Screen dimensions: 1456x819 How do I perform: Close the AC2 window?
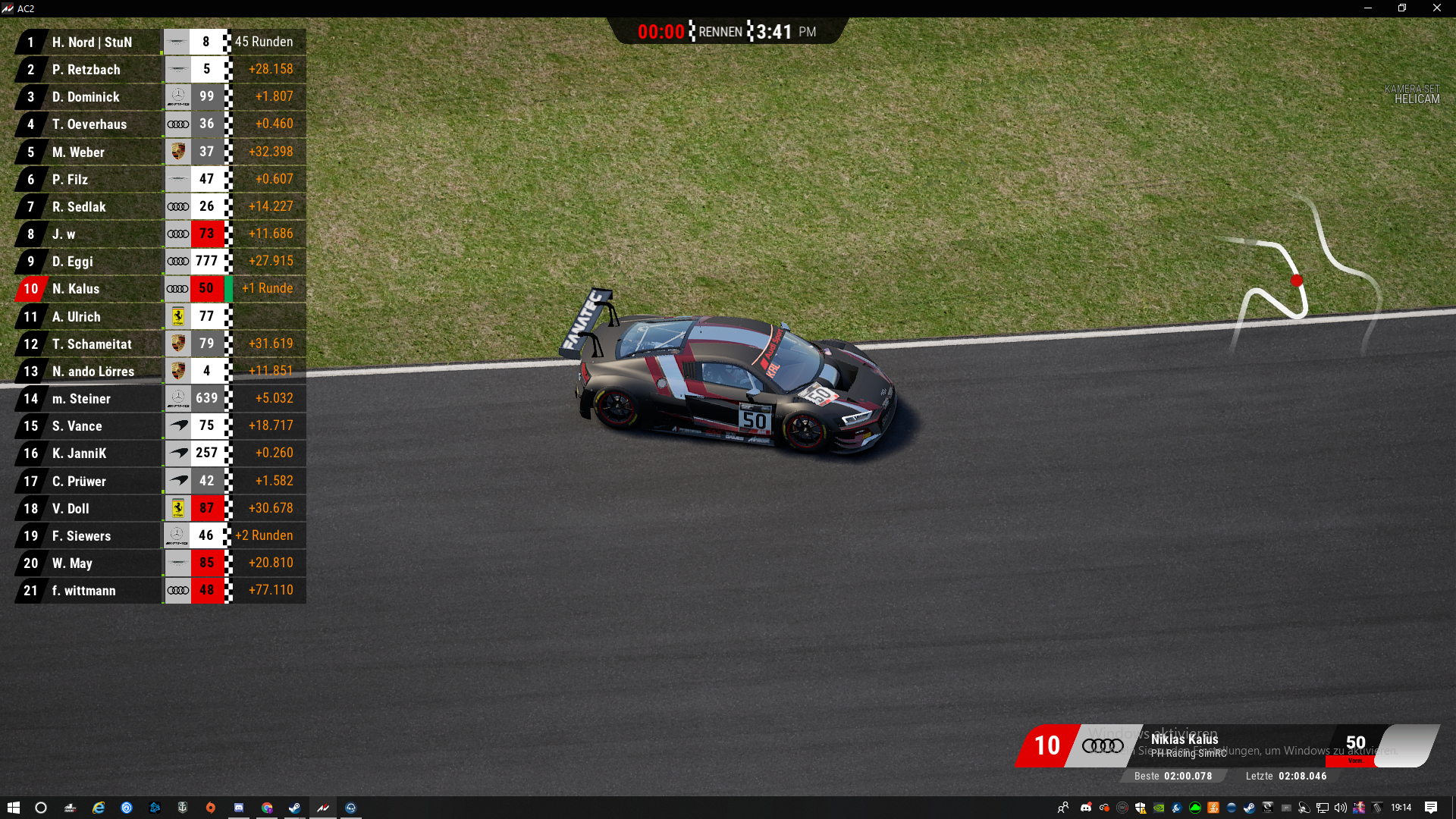point(1436,8)
